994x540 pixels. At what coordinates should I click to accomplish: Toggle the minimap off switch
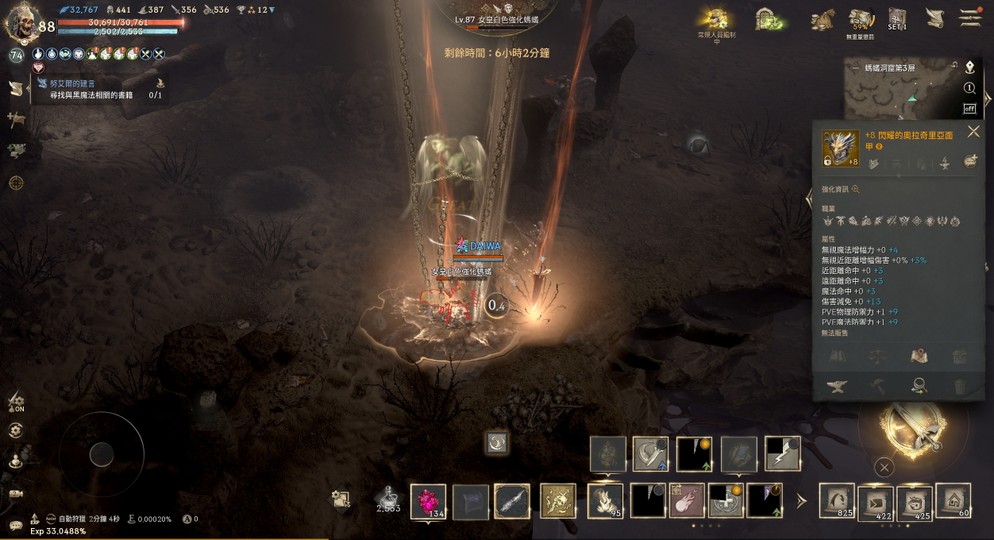coord(969,108)
